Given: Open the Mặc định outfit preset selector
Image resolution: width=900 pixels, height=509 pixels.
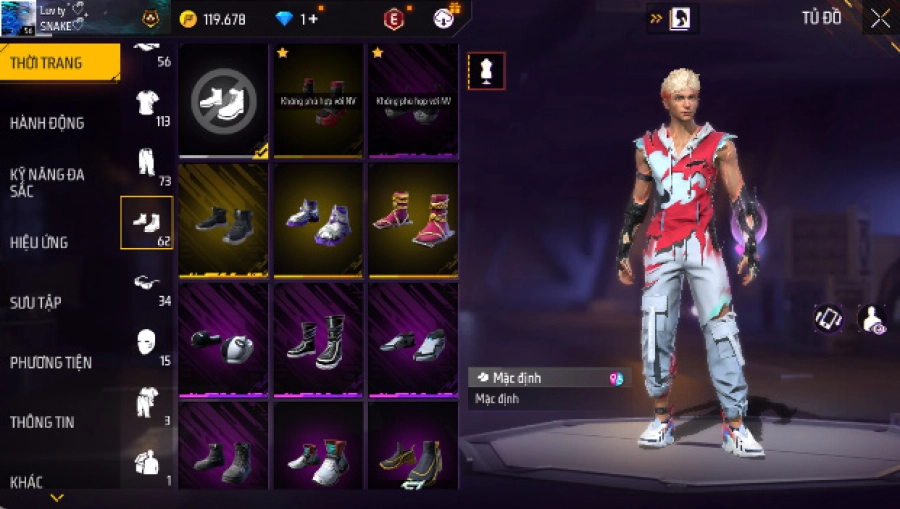Looking at the screenshot, I should coord(549,378).
